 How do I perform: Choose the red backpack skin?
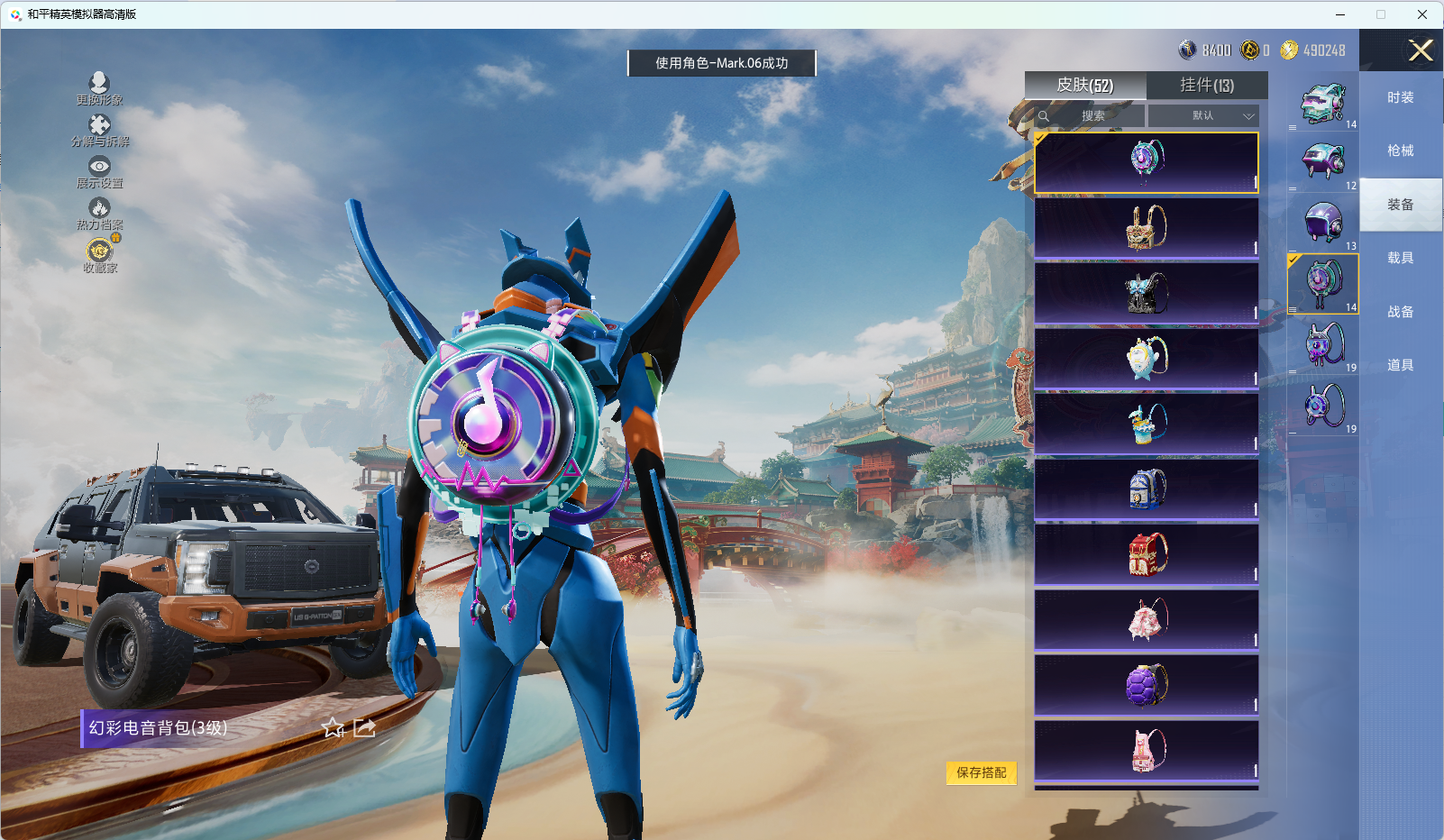(x=1147, y=554)
